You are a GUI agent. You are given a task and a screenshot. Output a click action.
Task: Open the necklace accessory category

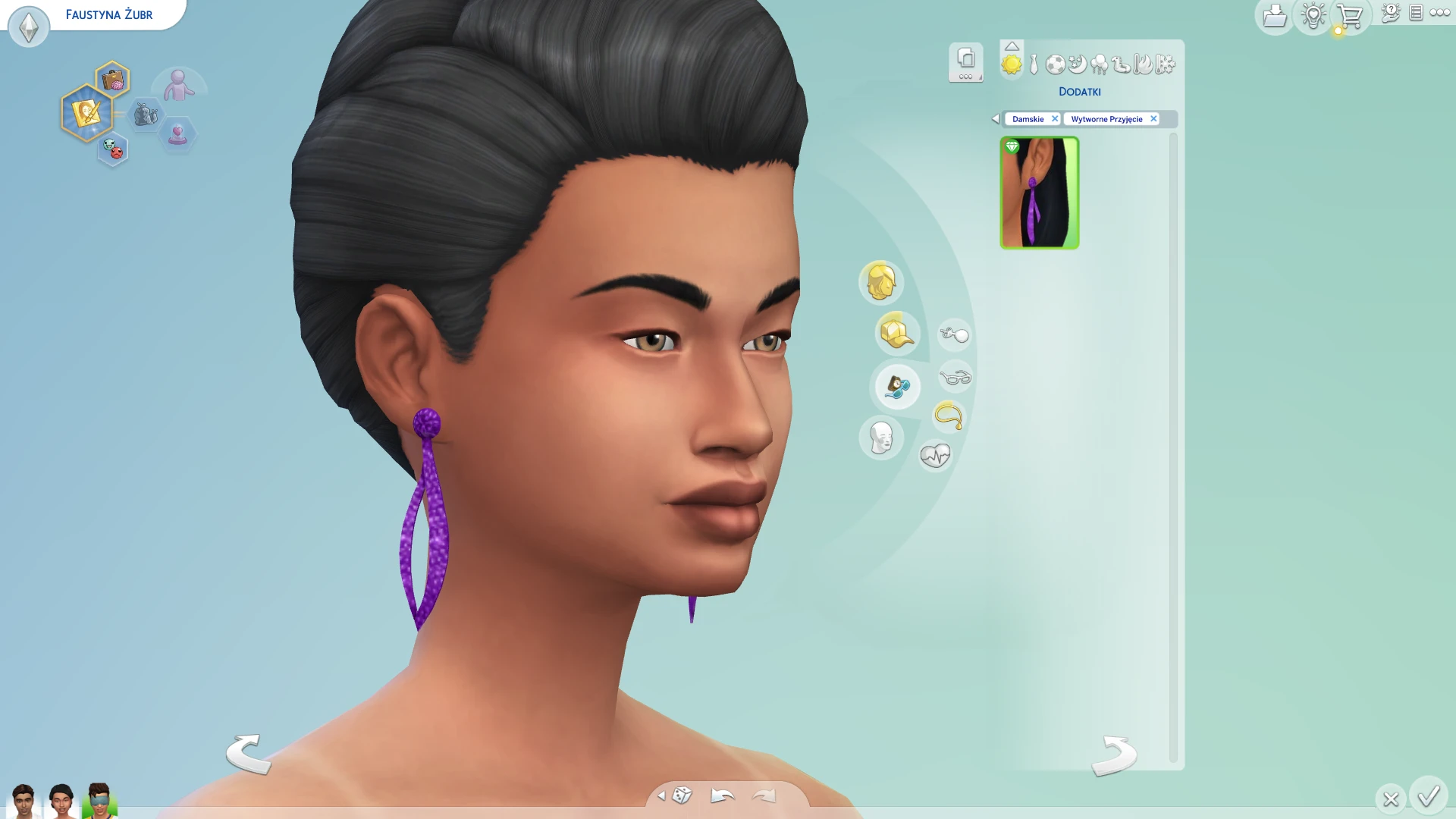click(x=948, y=416)
